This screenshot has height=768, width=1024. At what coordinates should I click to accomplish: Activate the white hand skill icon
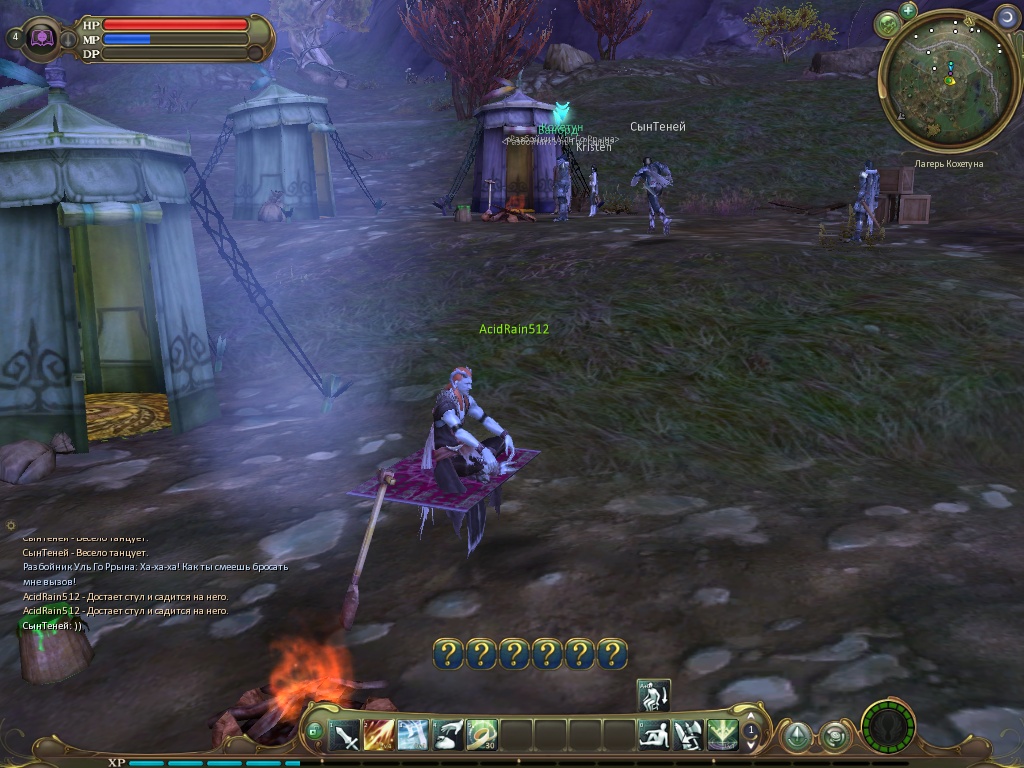[447, 736]
